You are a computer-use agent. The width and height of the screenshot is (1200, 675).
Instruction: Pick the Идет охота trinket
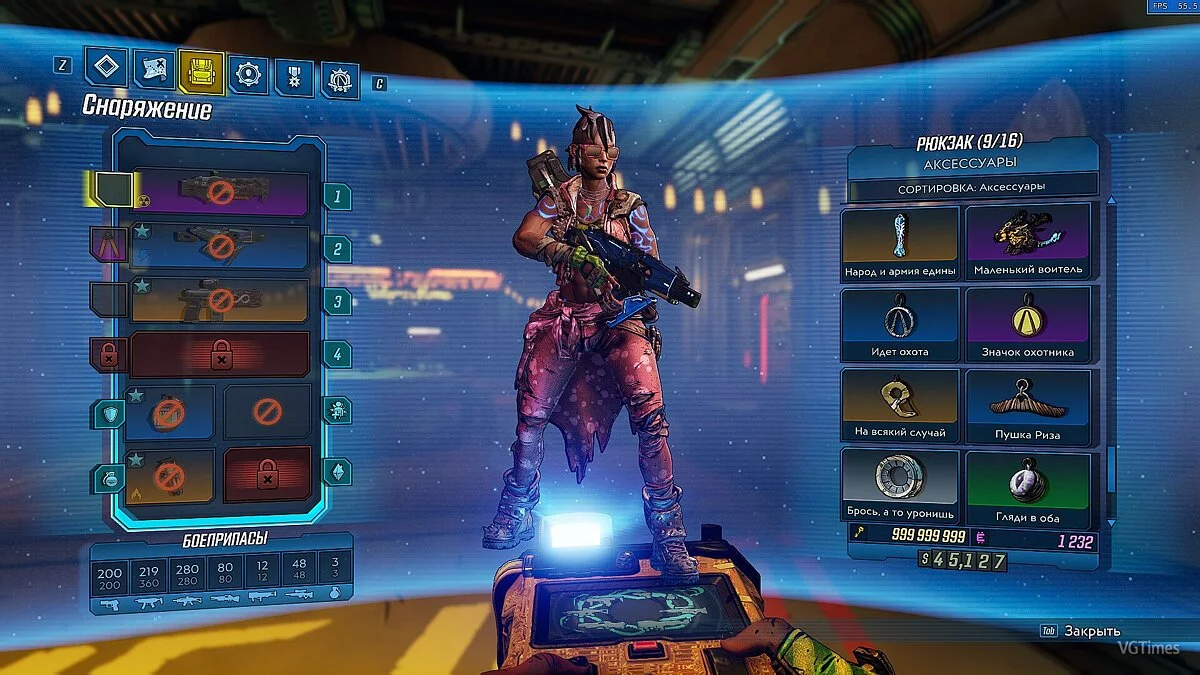pos(900,324)
